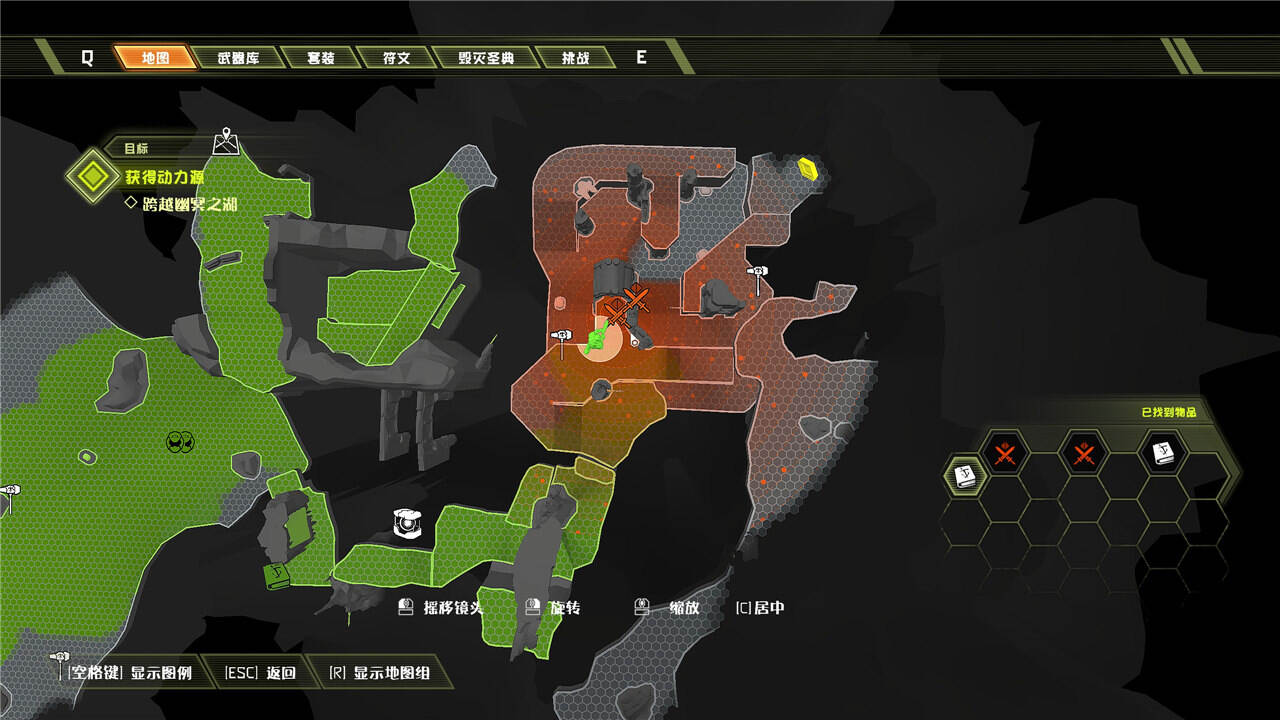The image size is (1280, 720).
Task: Select the white automap station marker
Action: pos(408,523)
